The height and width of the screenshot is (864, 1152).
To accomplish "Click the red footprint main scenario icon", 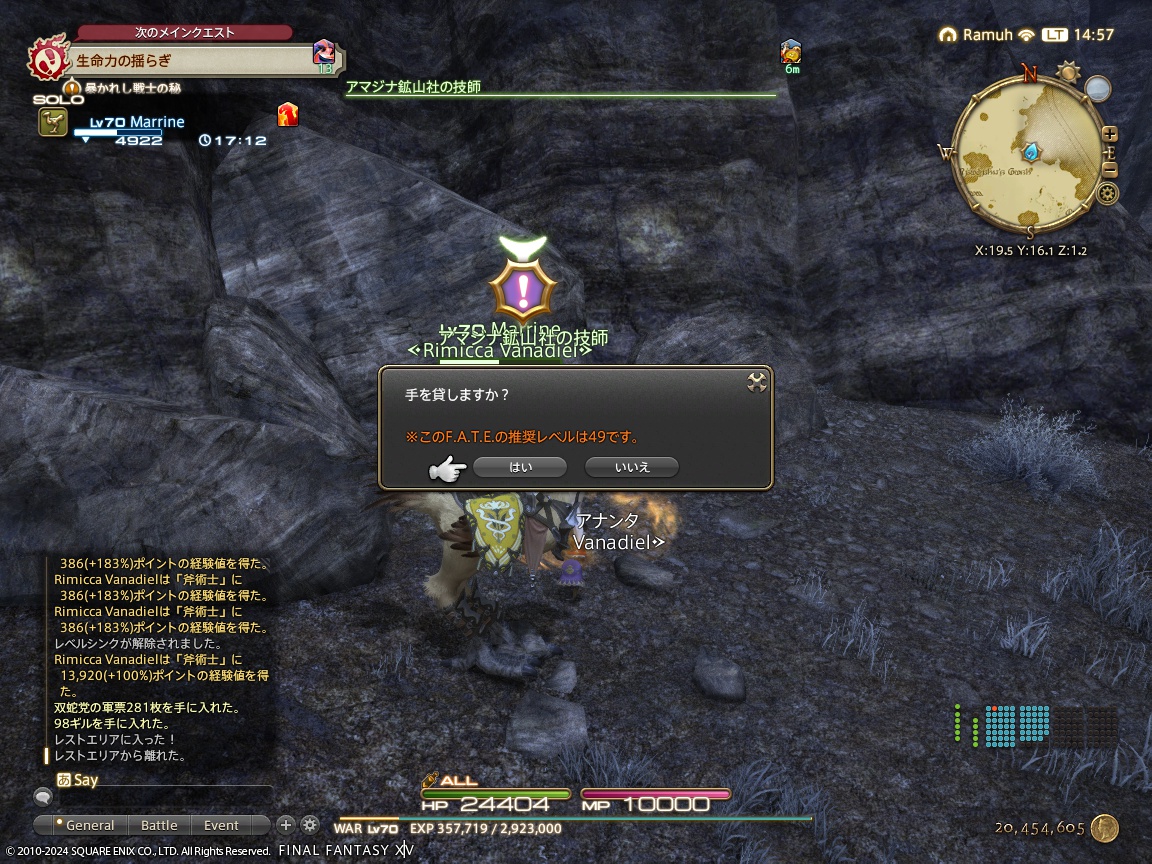I will click(46, 60).
